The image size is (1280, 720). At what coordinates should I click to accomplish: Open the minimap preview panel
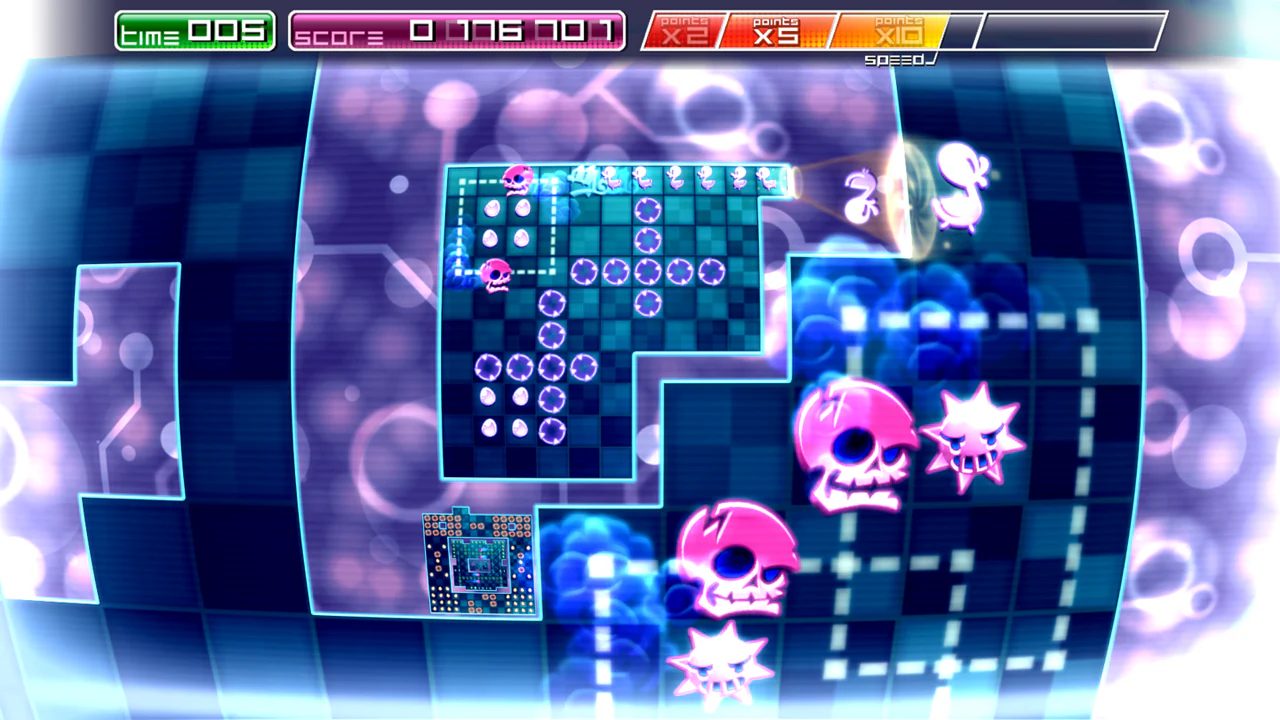coord(480,565)
